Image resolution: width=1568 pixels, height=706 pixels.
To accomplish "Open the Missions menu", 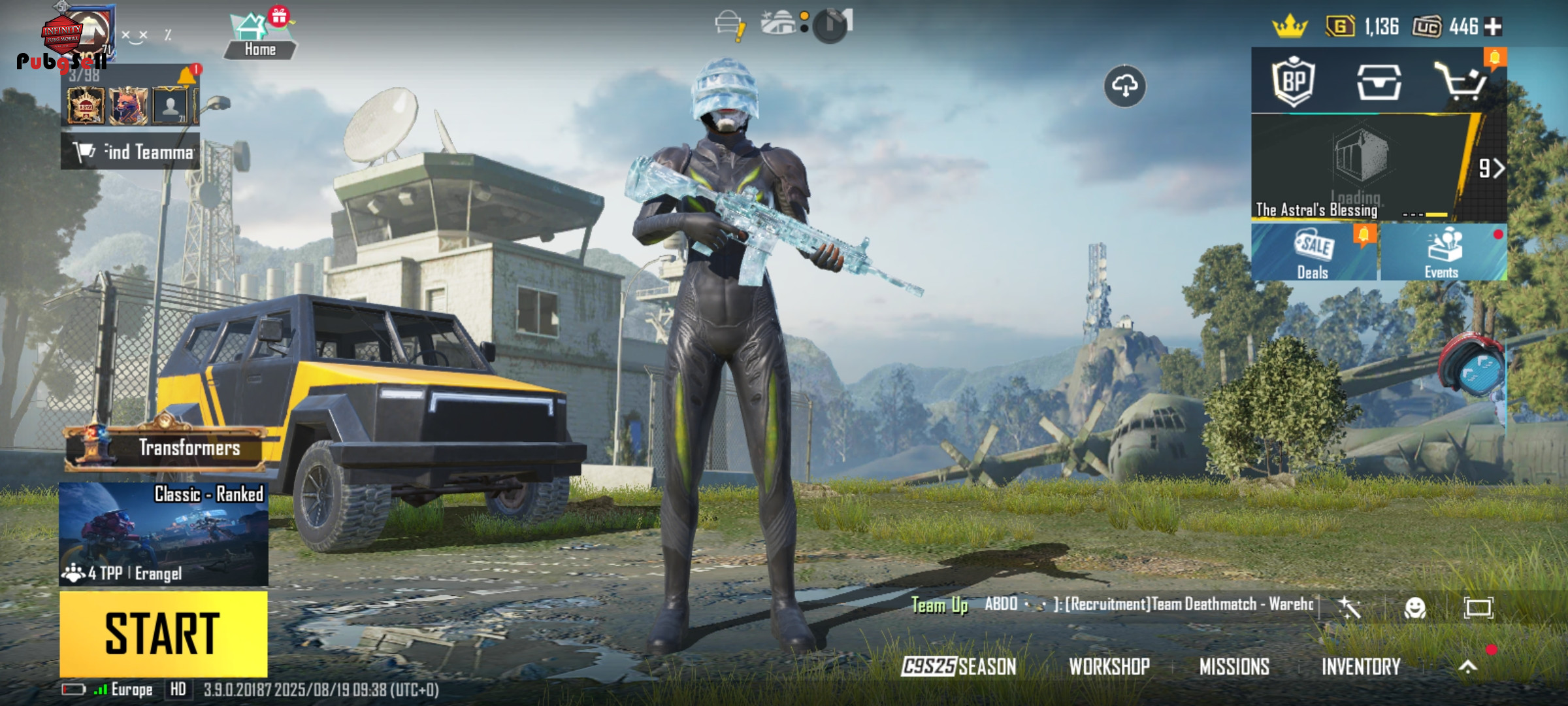I will coord(1234,666).
